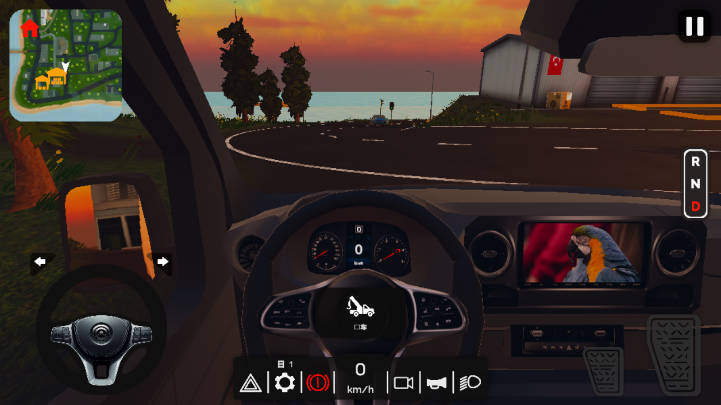Viewport: 721px width, 405px height.
Task: Select the D drive gear
Action: pos(695,206)
